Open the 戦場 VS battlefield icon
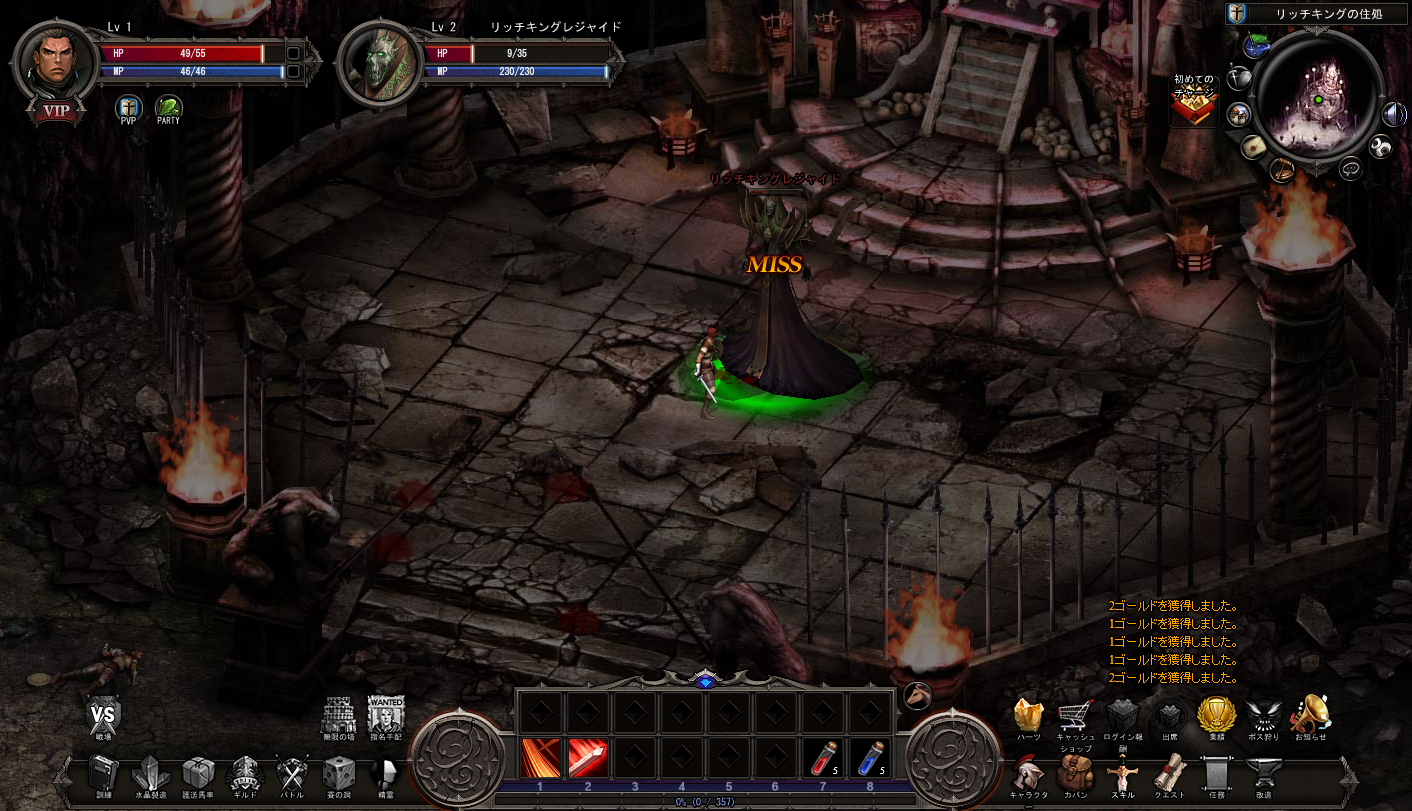The image size is (1412, 811). click(x=104, y=714)
